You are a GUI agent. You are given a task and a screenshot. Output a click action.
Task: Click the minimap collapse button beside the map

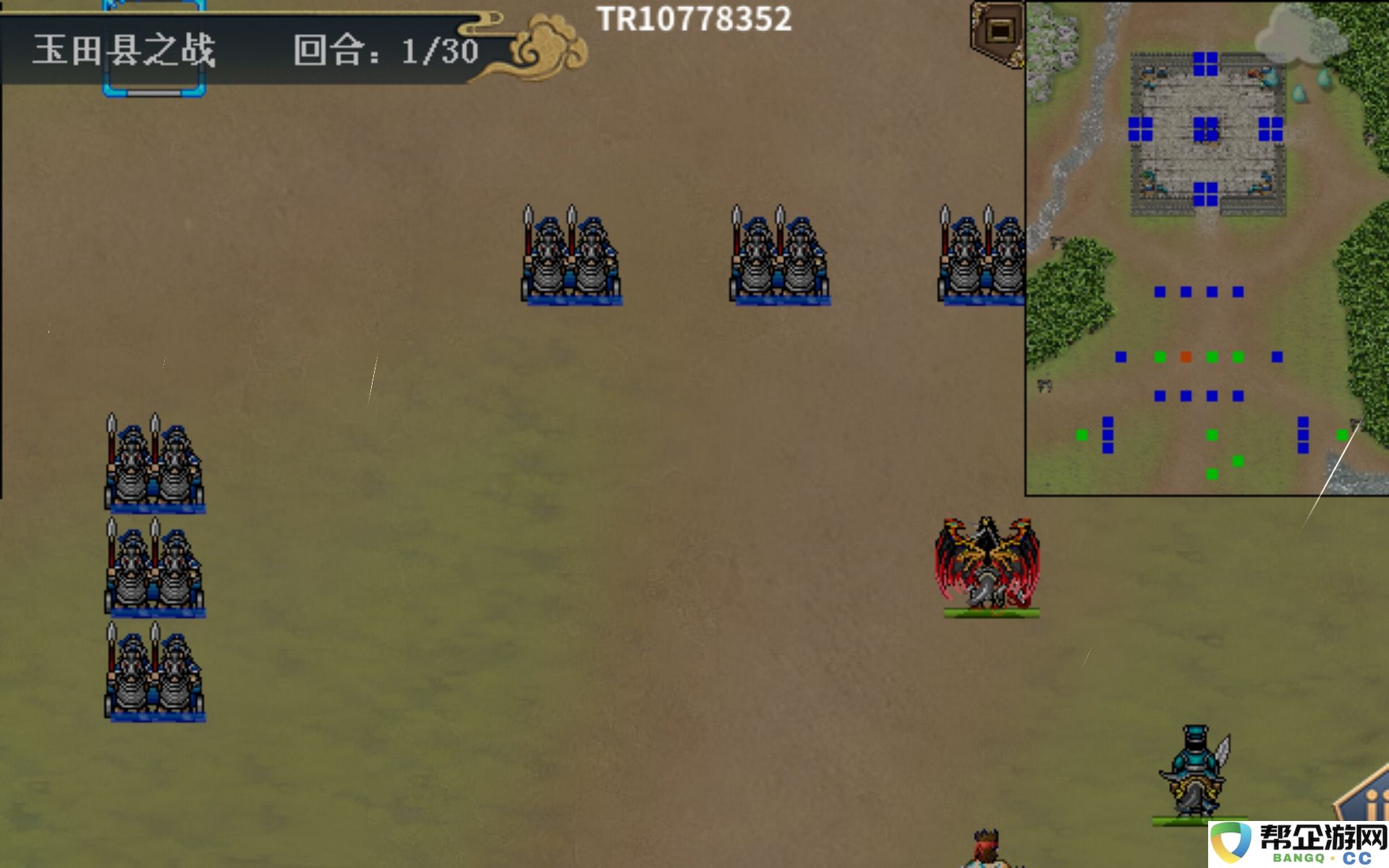(x=998, y=32)
